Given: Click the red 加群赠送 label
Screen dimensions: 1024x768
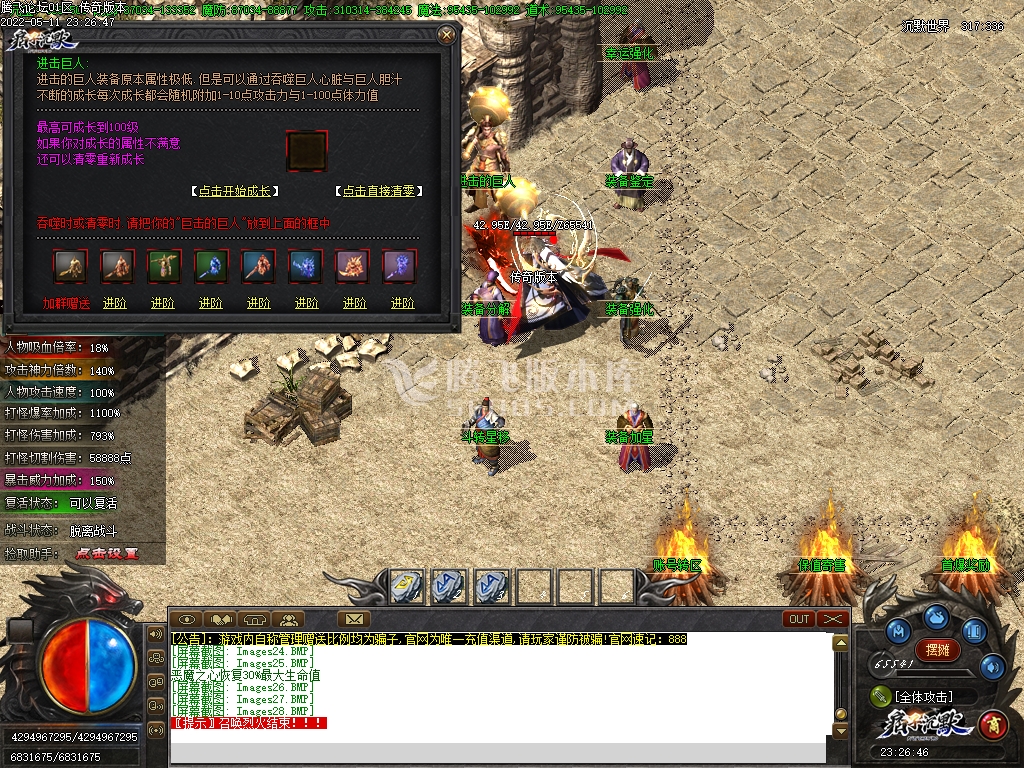Looking at the screenshot, I should (x=66, y=303).
